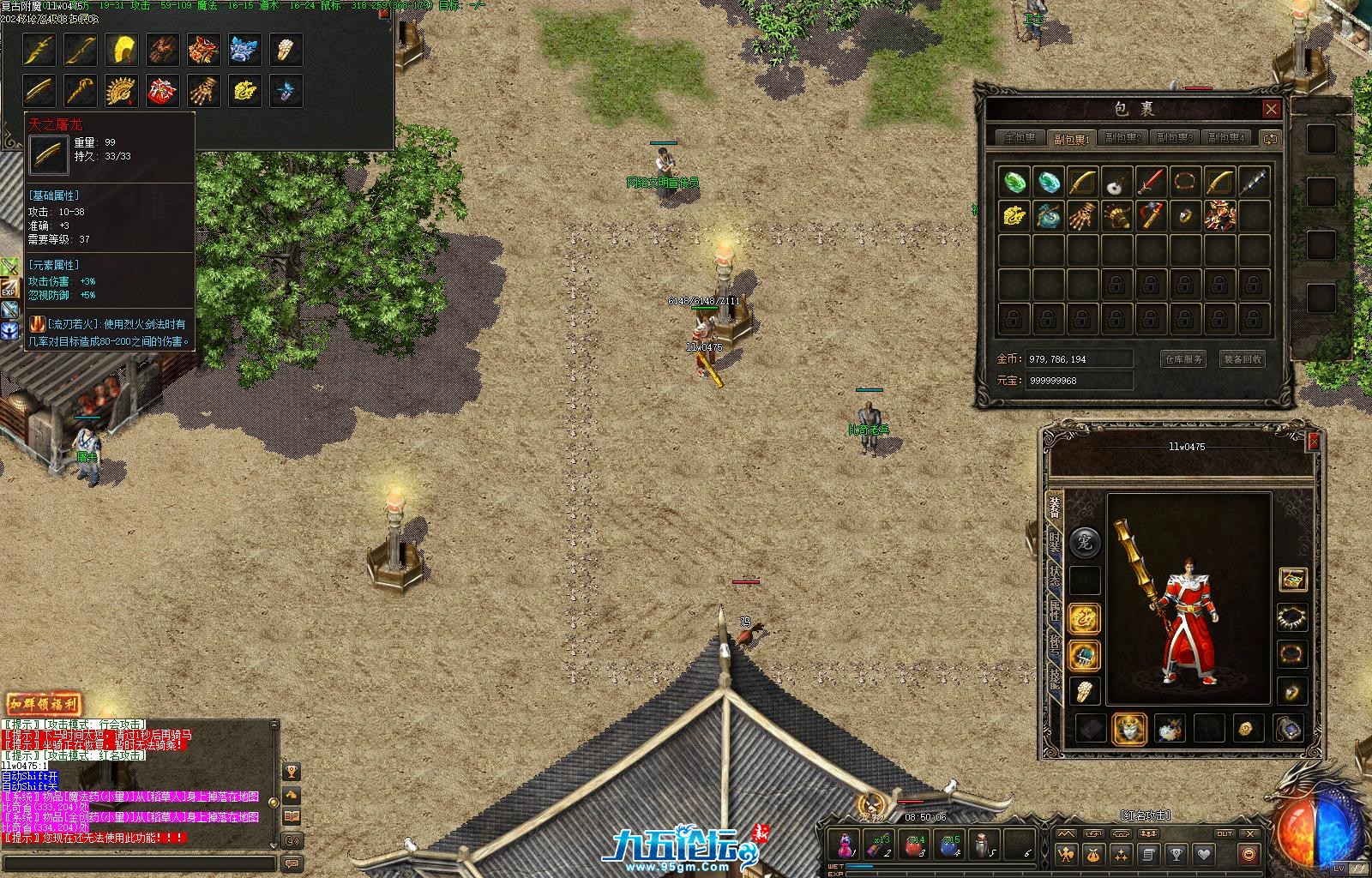Open 装备回收 equipment recycling
The height and width of the screenshot is (878, 1372).
click(1243, 359)
